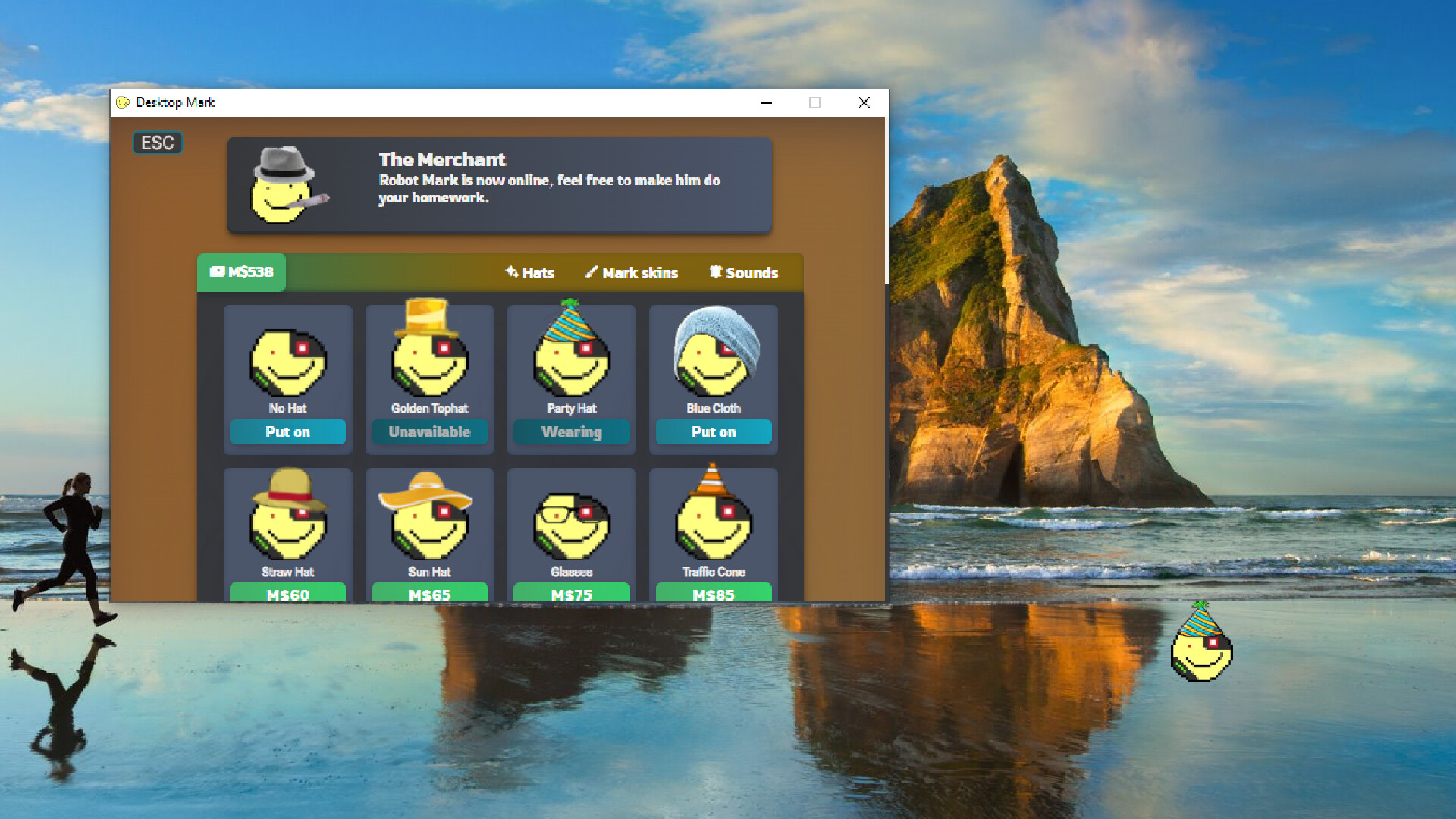1456x819 pixels.
Task: Select the Party Hat preview image
Action: click(x=571, y=351)
